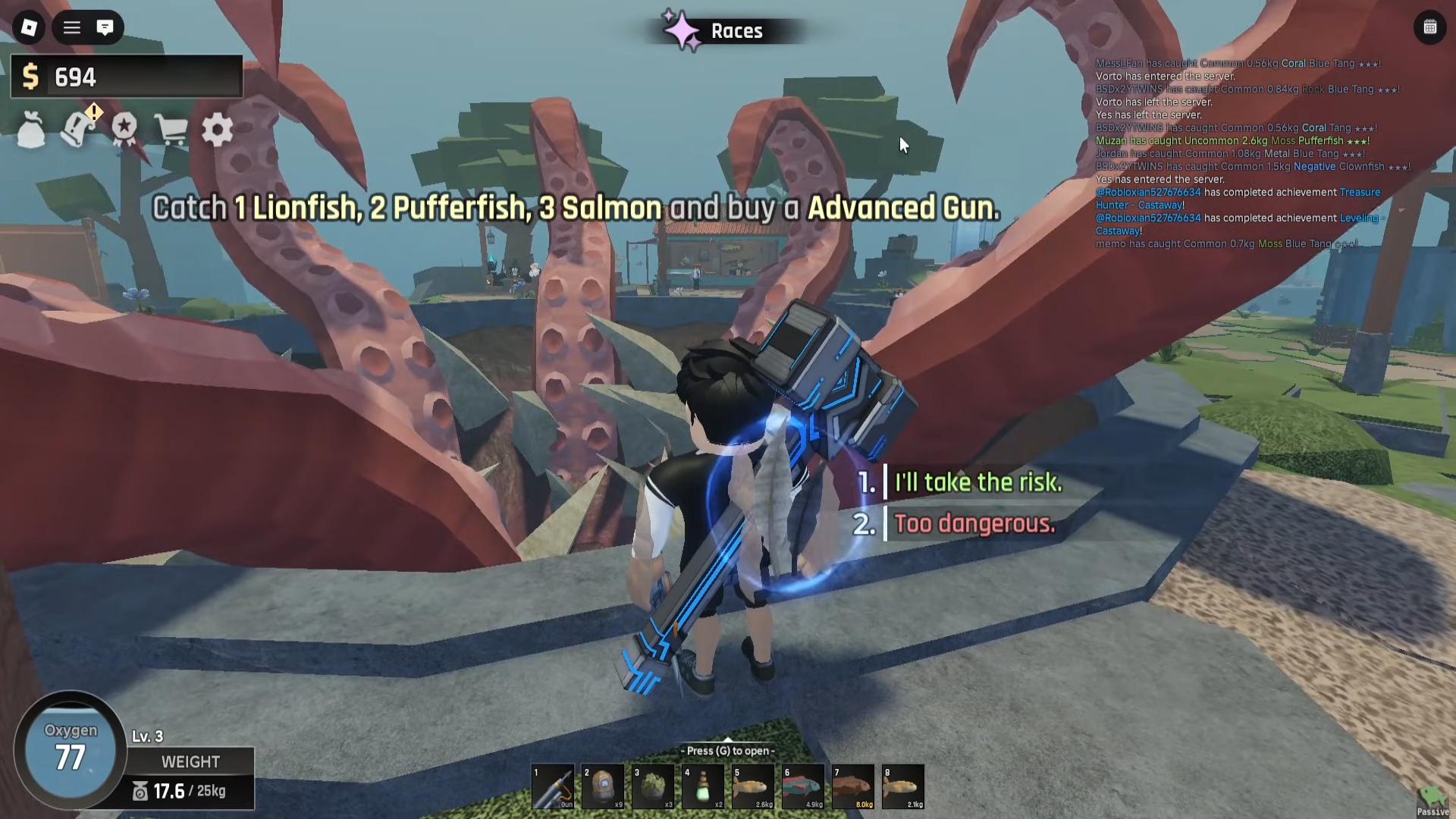
Task: Open the quest scroll with alert badge
Action: [78, 130]
